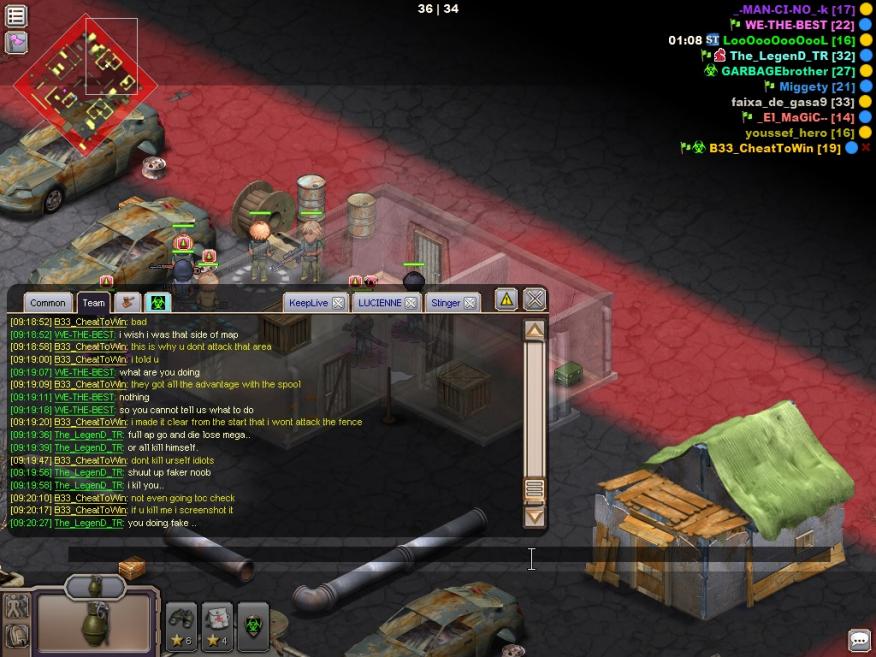Activate the biohazard shield ability
The image size is (876, 657).
click(x=253, y=626)
